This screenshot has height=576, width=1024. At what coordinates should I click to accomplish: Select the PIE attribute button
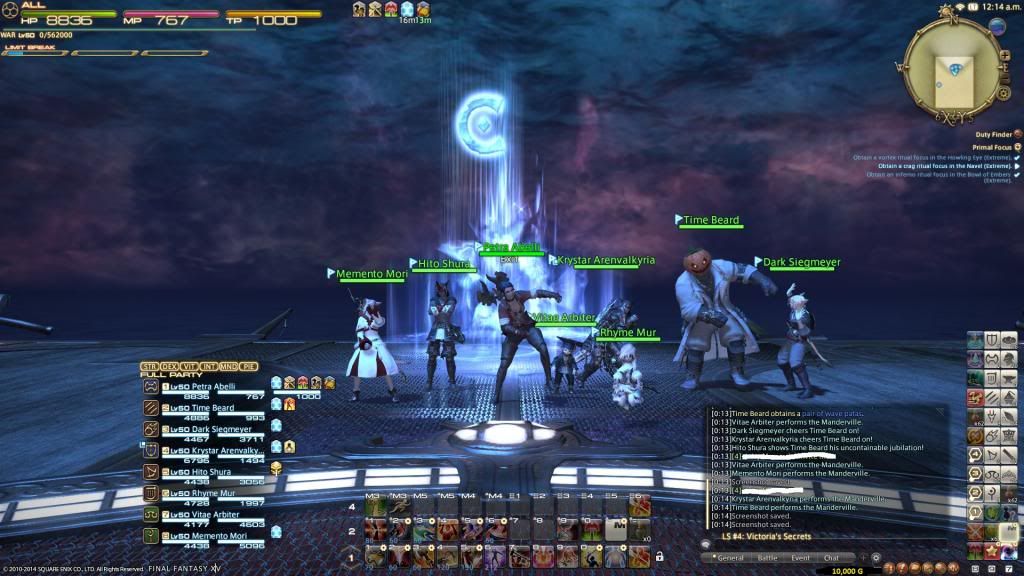[x=250, y=366]
